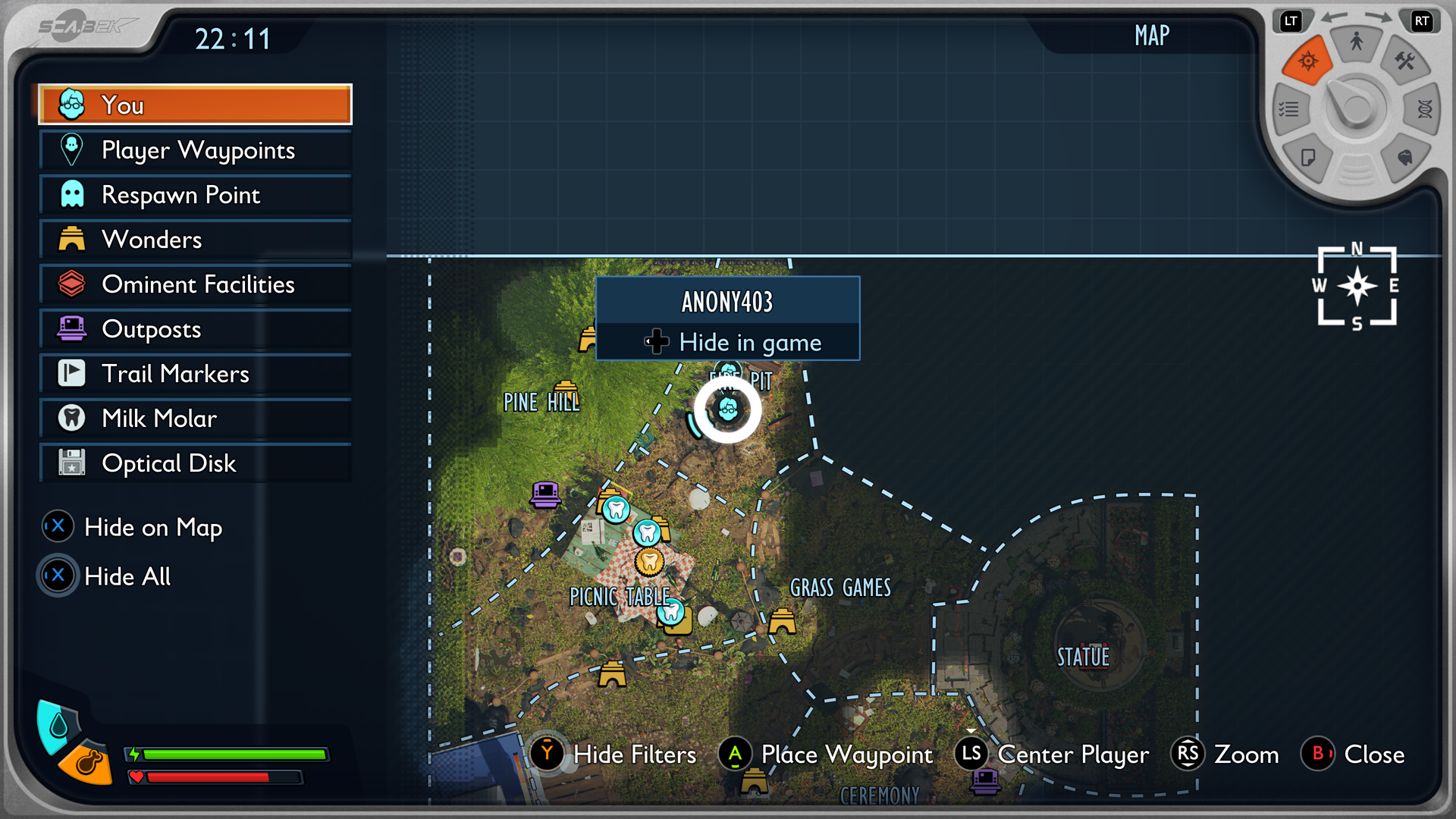Click the Hide on Map option
Image resolution: width=1456 pixels, height=819 pixels.
pos(133,527)
